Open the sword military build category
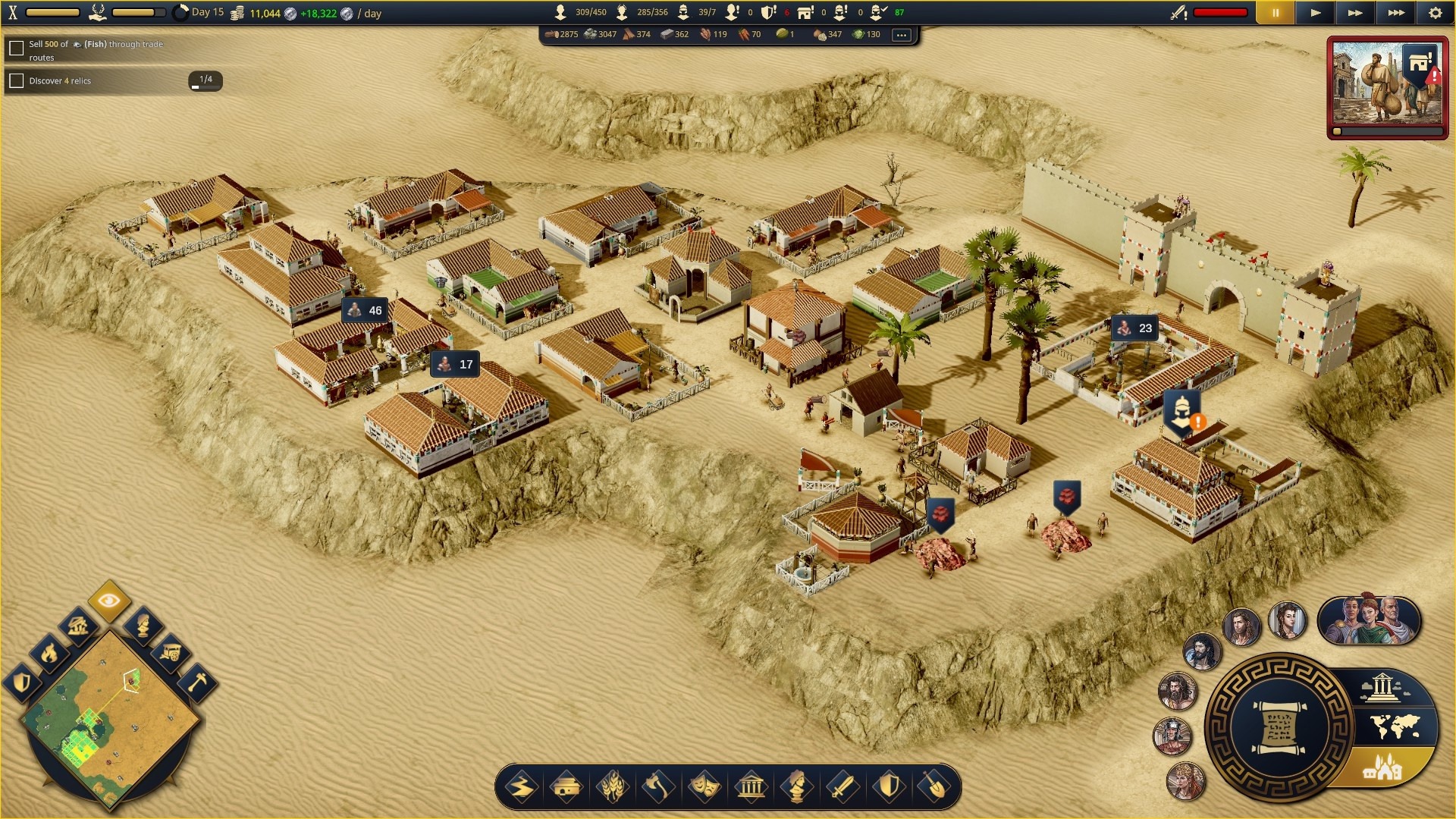 coord(842,787)
